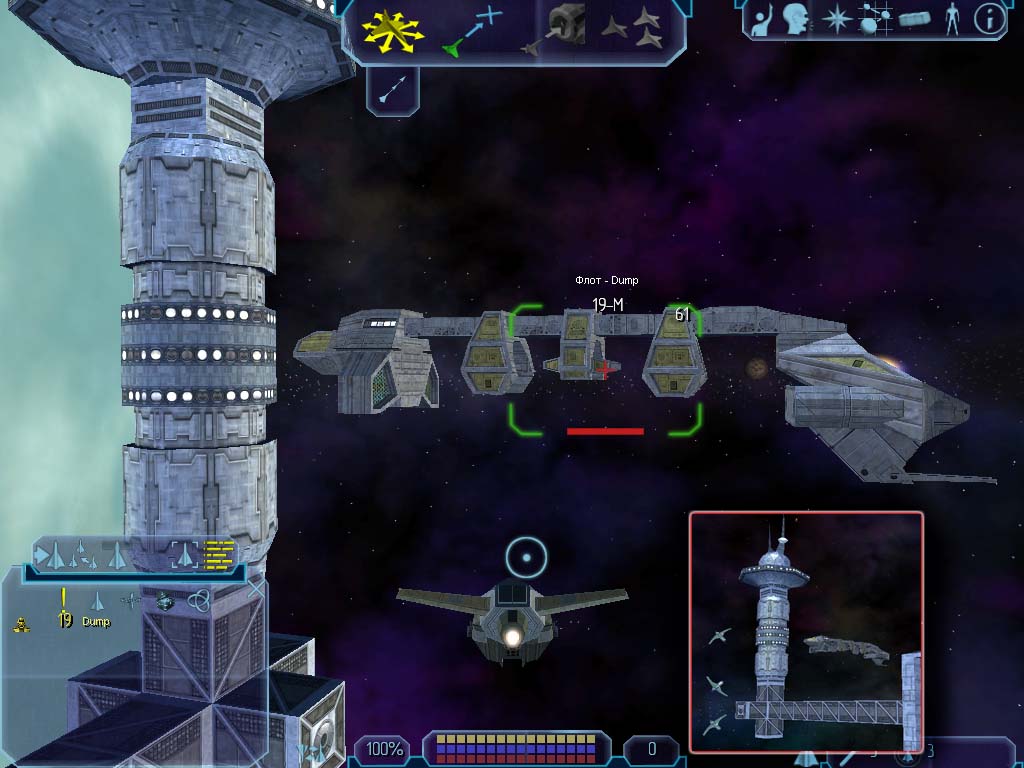Open the cargo container icon
The height and width of the screenshot is (768, 1024).
pyautogui.click(x=914, y=19)
